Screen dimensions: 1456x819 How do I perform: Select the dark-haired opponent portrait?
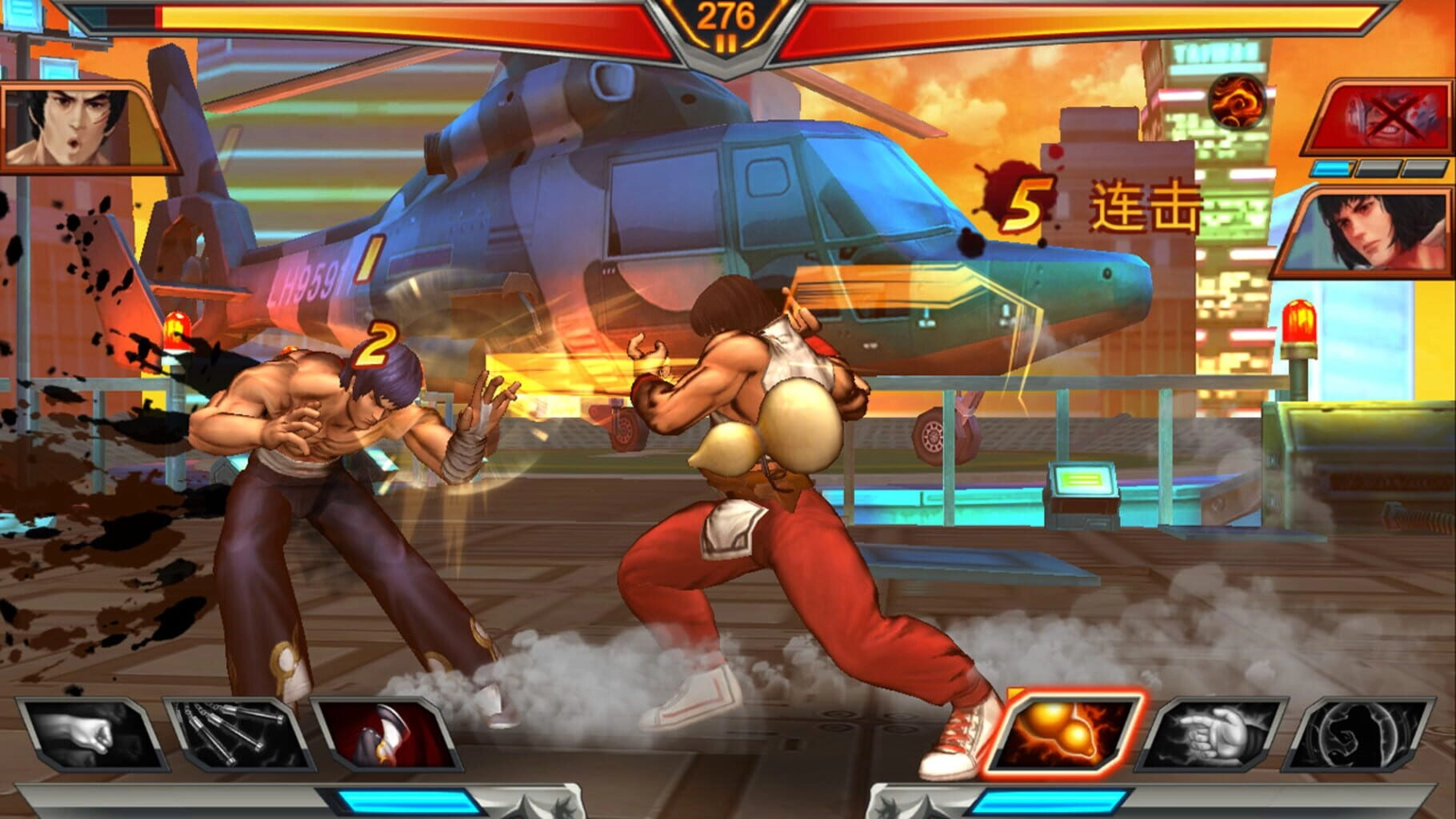point(1368,230)
